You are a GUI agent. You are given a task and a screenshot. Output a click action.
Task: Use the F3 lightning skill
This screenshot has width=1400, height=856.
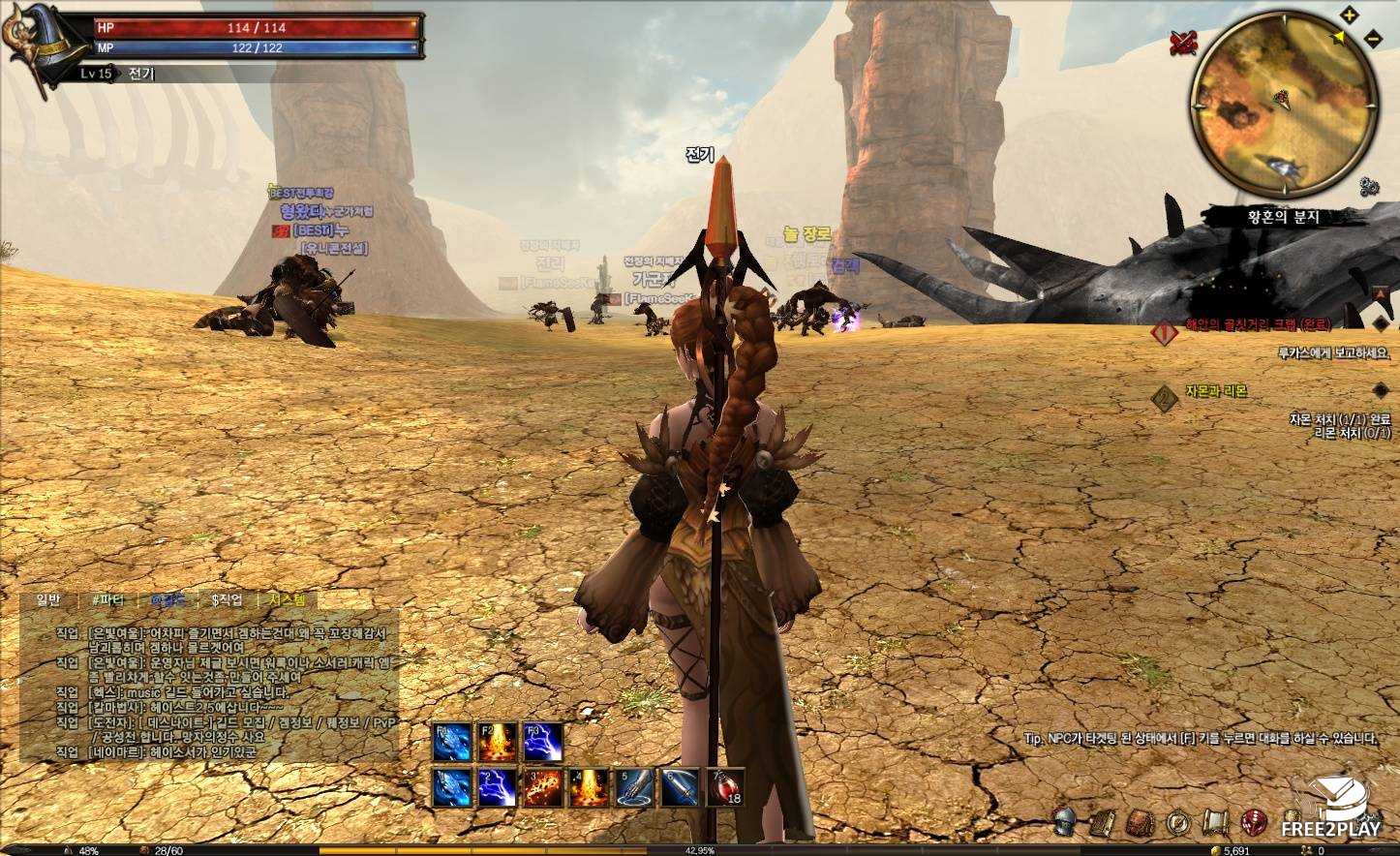tap(543, 744)
